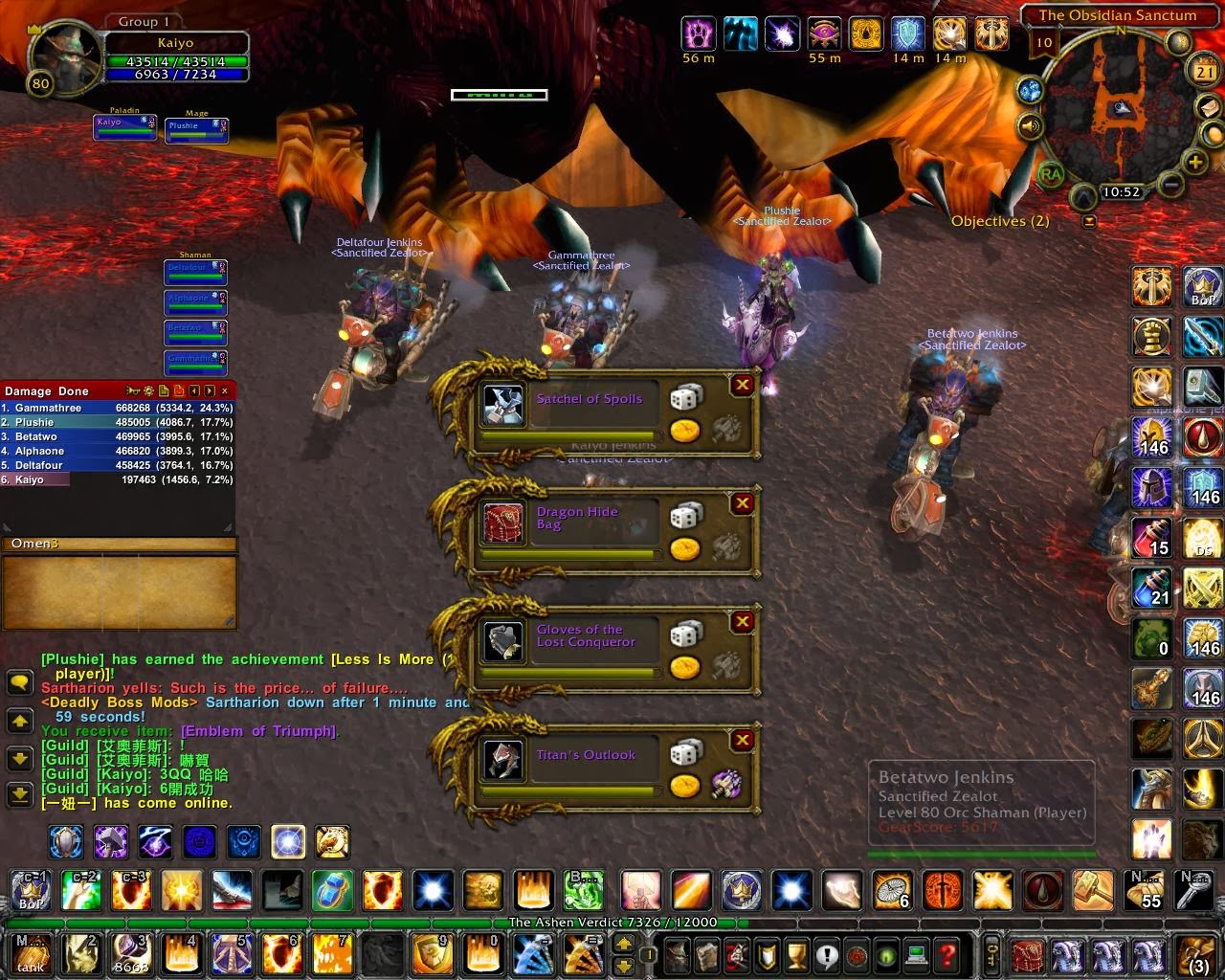Click the blue battleground icon beside the minimap

(x=1032, y=89)
